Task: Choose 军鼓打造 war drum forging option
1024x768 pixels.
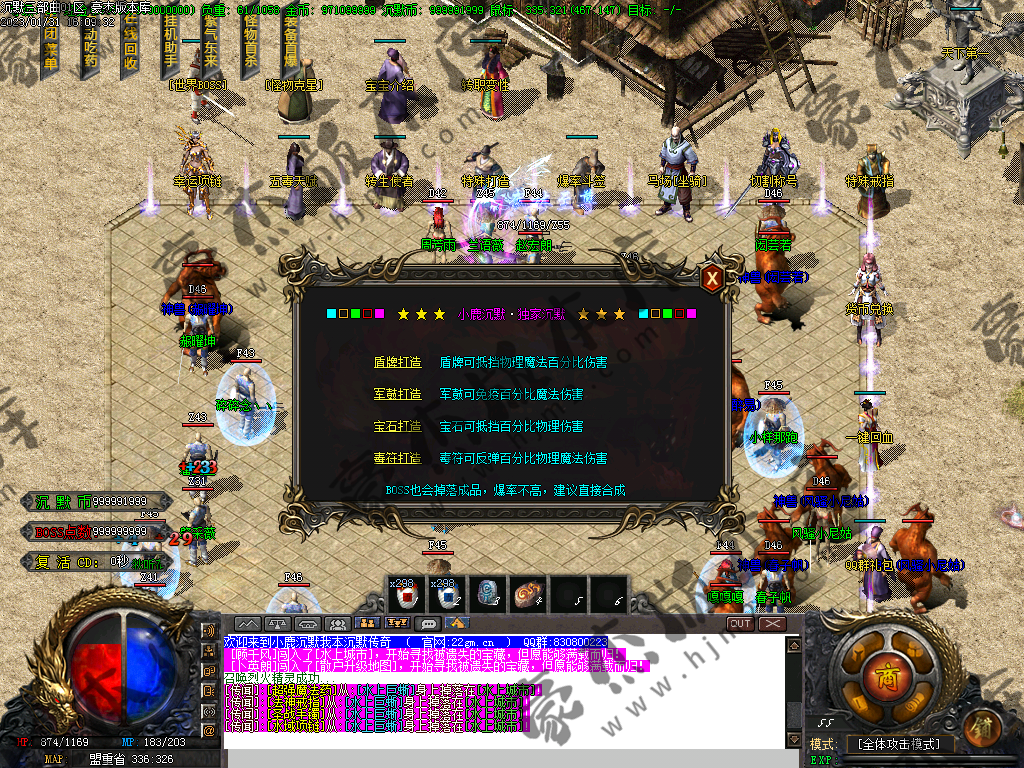Action: 397,394
